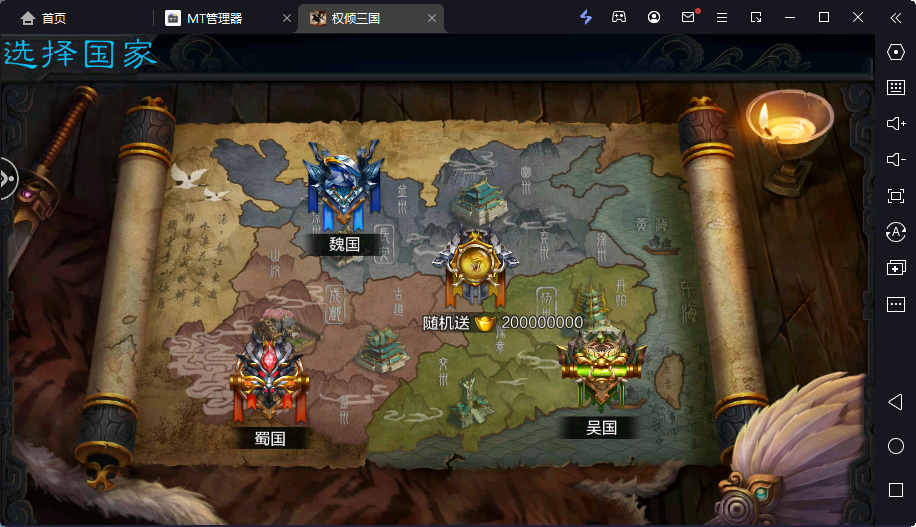This screenshot has height=527, width=916.
Task: Open the emulator's Android back button
Action: [x=895, y=401]
